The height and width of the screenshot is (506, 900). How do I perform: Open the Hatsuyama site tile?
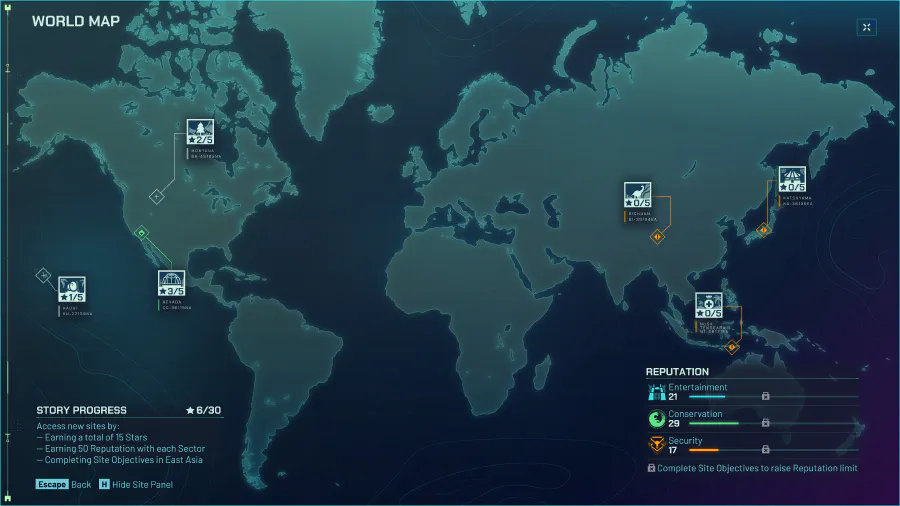click(792, 180)
